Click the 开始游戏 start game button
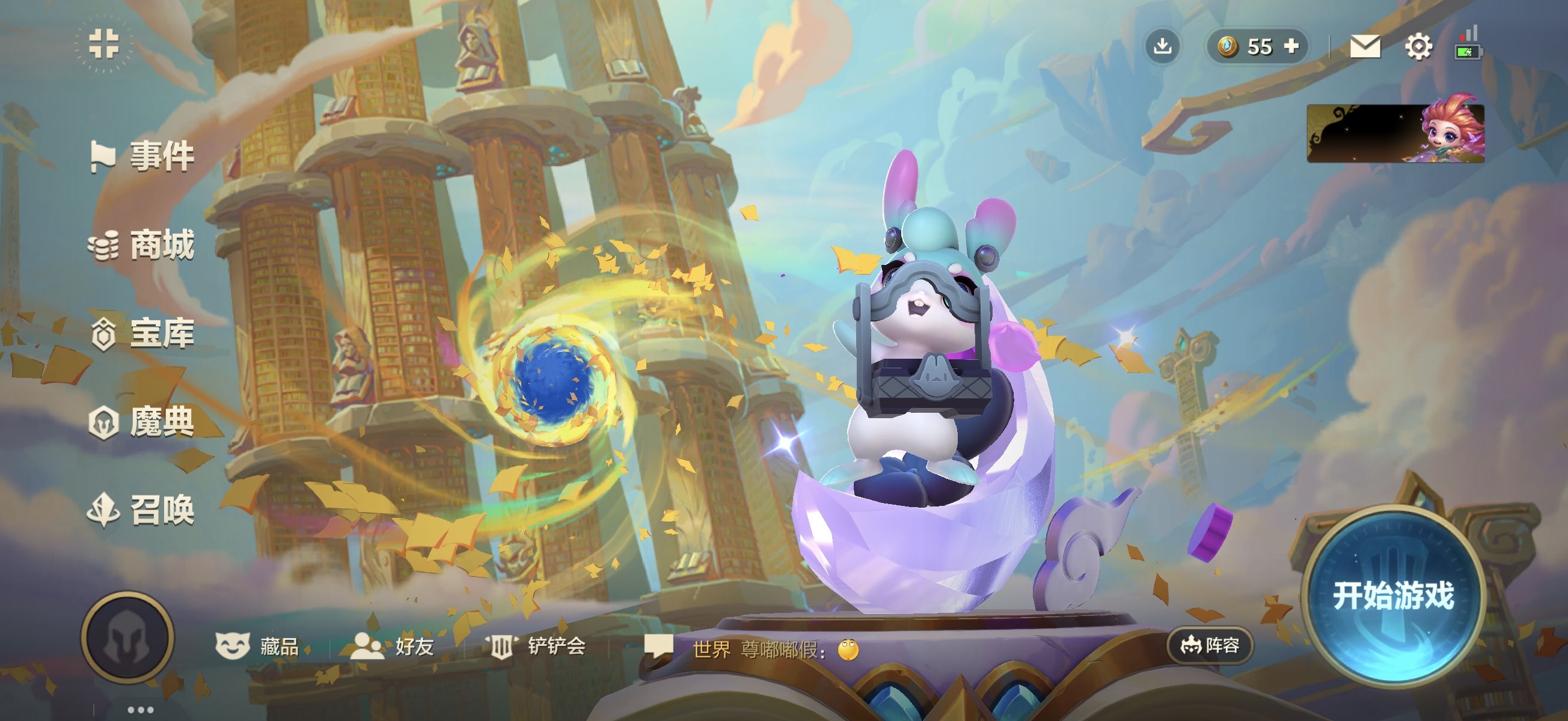The height and width of the screenshot is (721, 1568). [x=1392, y=595]
